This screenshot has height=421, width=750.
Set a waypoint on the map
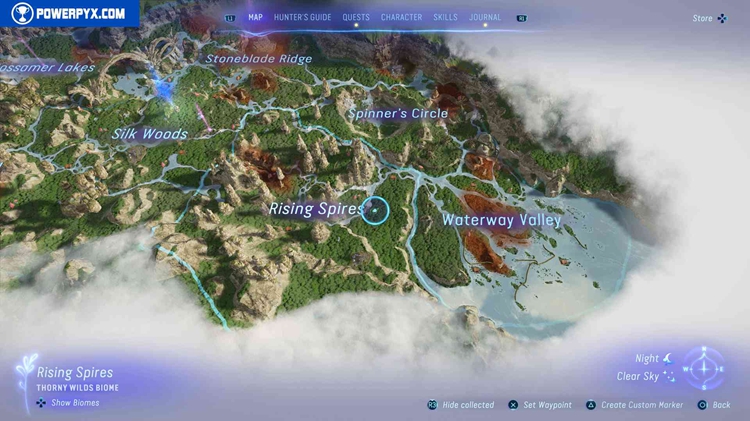click(546, 405)
